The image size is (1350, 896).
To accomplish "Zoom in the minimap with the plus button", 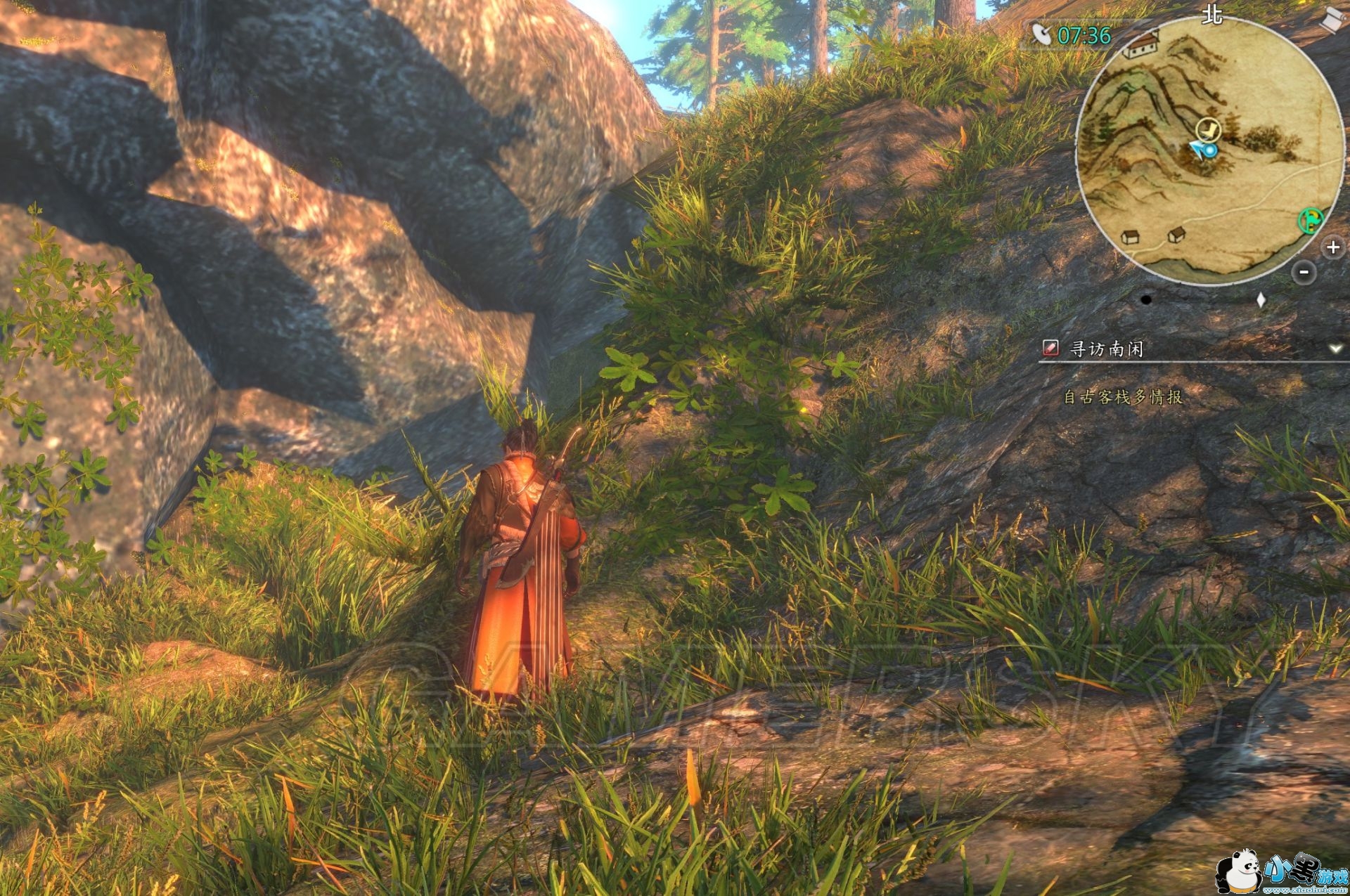I will pos(1333,247).
